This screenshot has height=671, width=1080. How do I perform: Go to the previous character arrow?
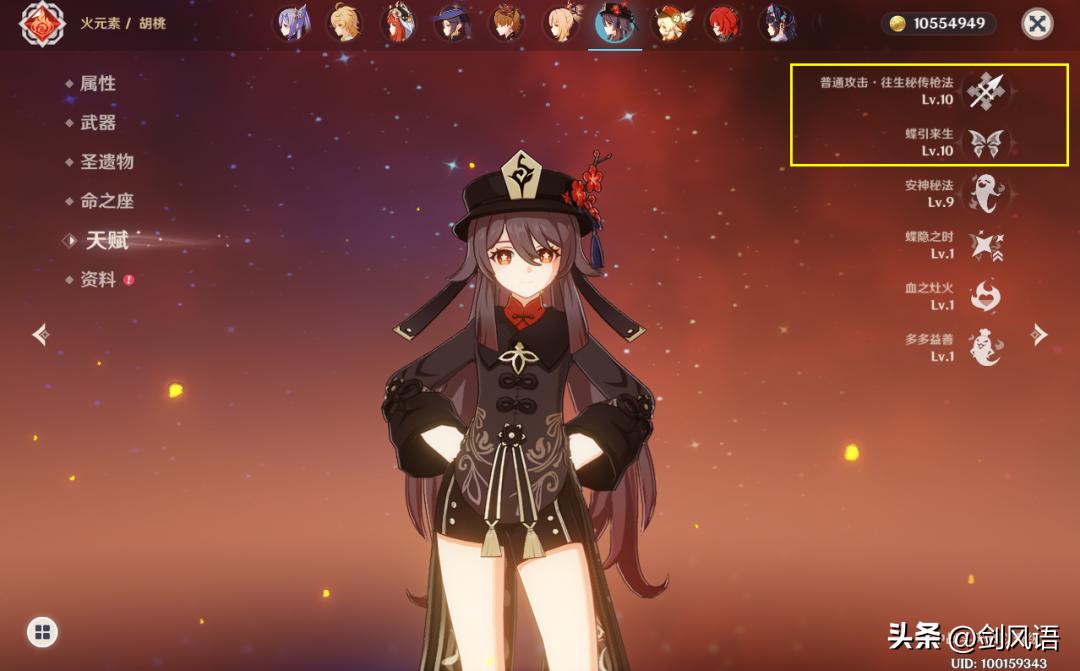point(40,334)
